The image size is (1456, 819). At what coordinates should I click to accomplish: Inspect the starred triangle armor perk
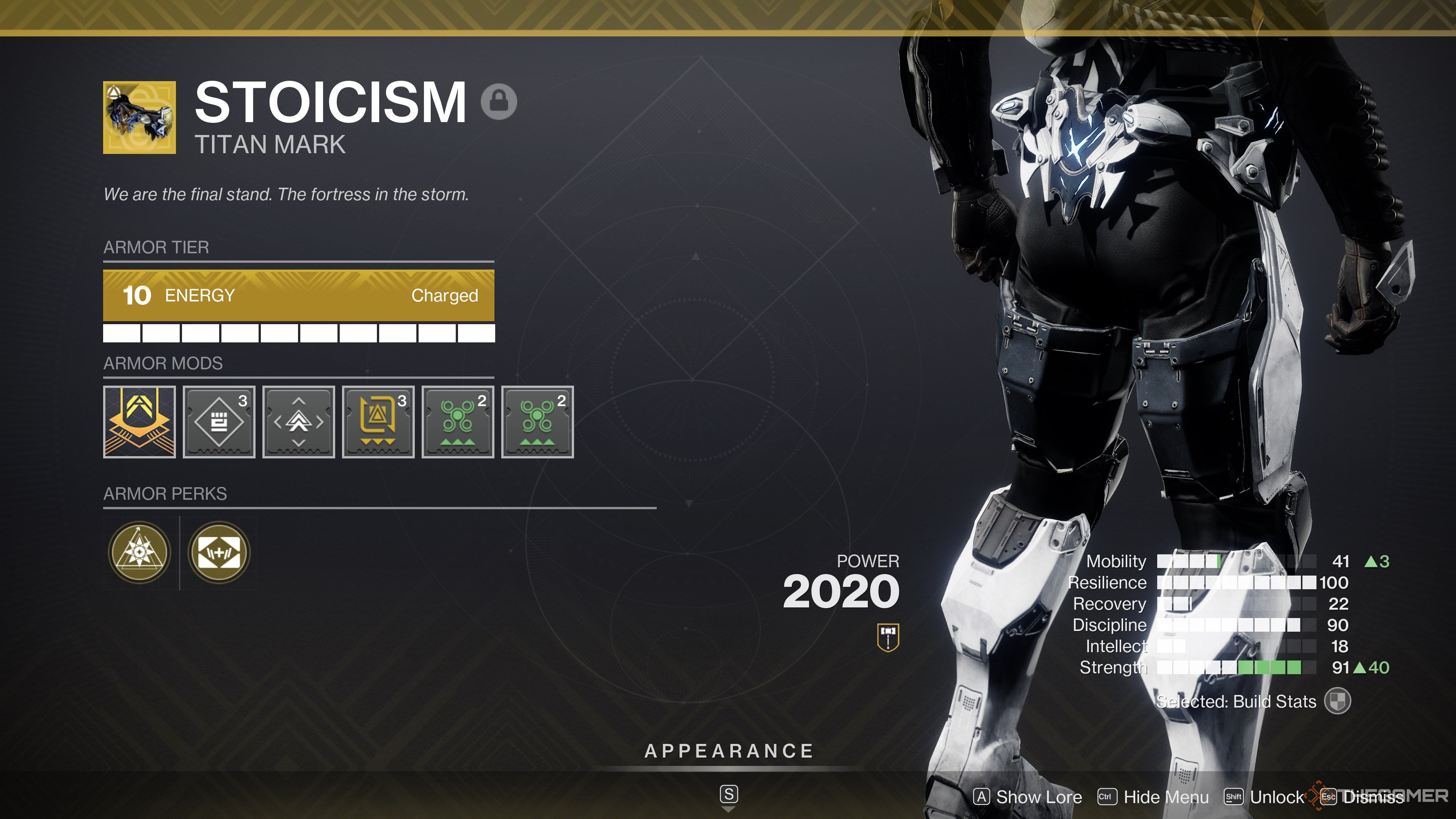tap(139, 552)
